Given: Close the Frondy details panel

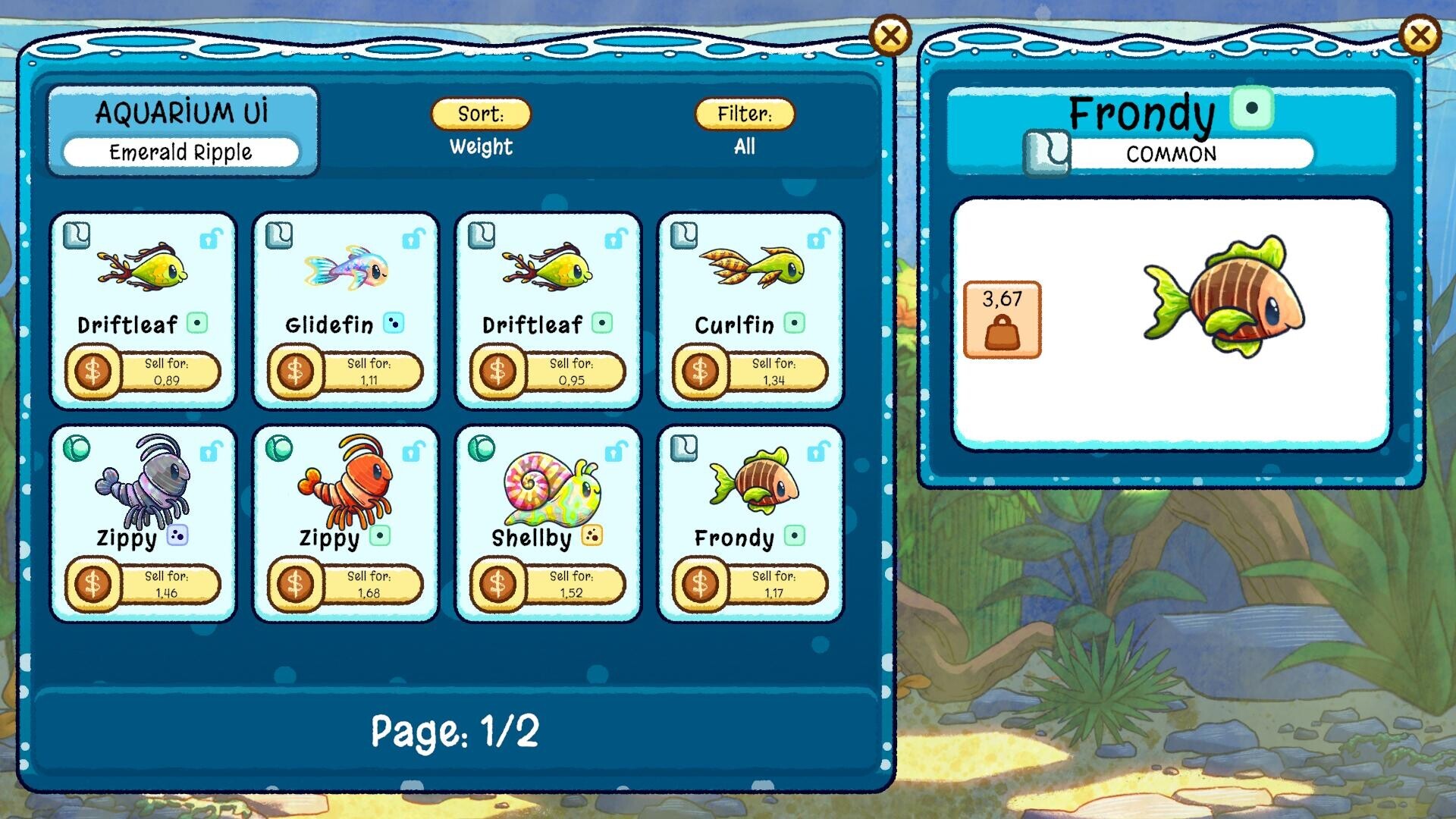Looking at the screenshot, I should [1419, 36].
